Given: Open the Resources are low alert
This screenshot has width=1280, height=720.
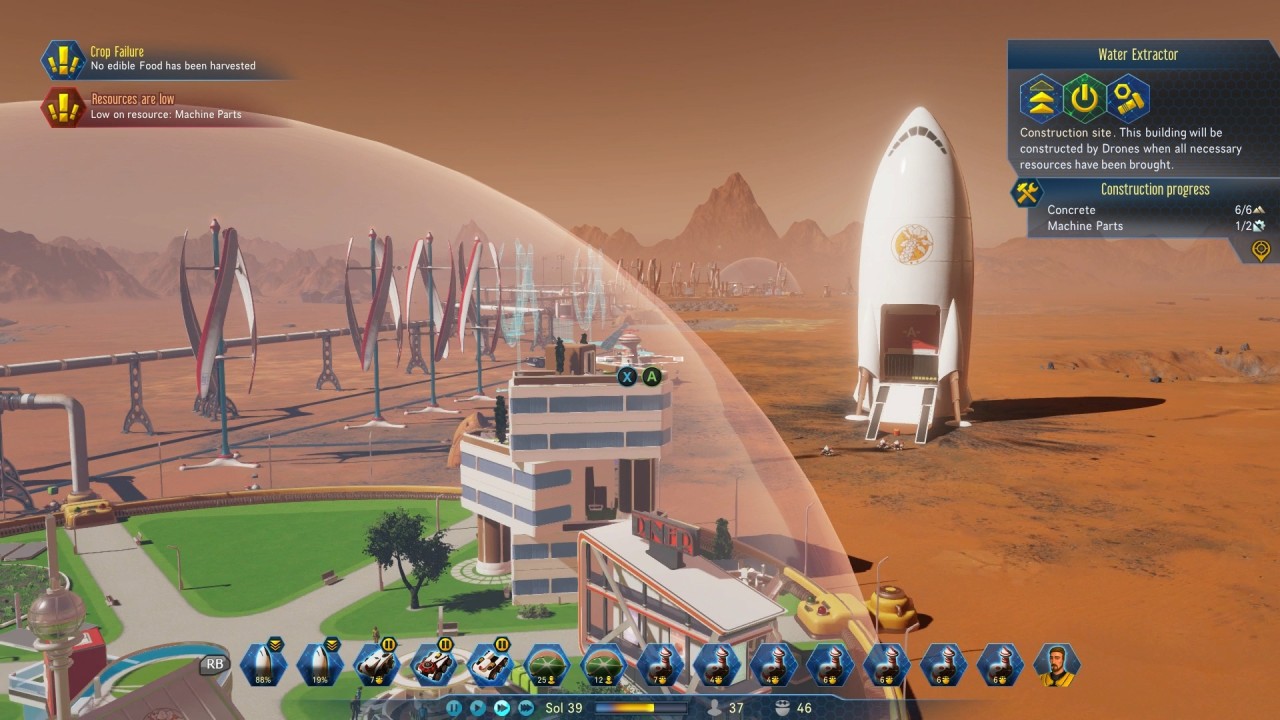Looking at the screenshot, I should tap(150, 107).
